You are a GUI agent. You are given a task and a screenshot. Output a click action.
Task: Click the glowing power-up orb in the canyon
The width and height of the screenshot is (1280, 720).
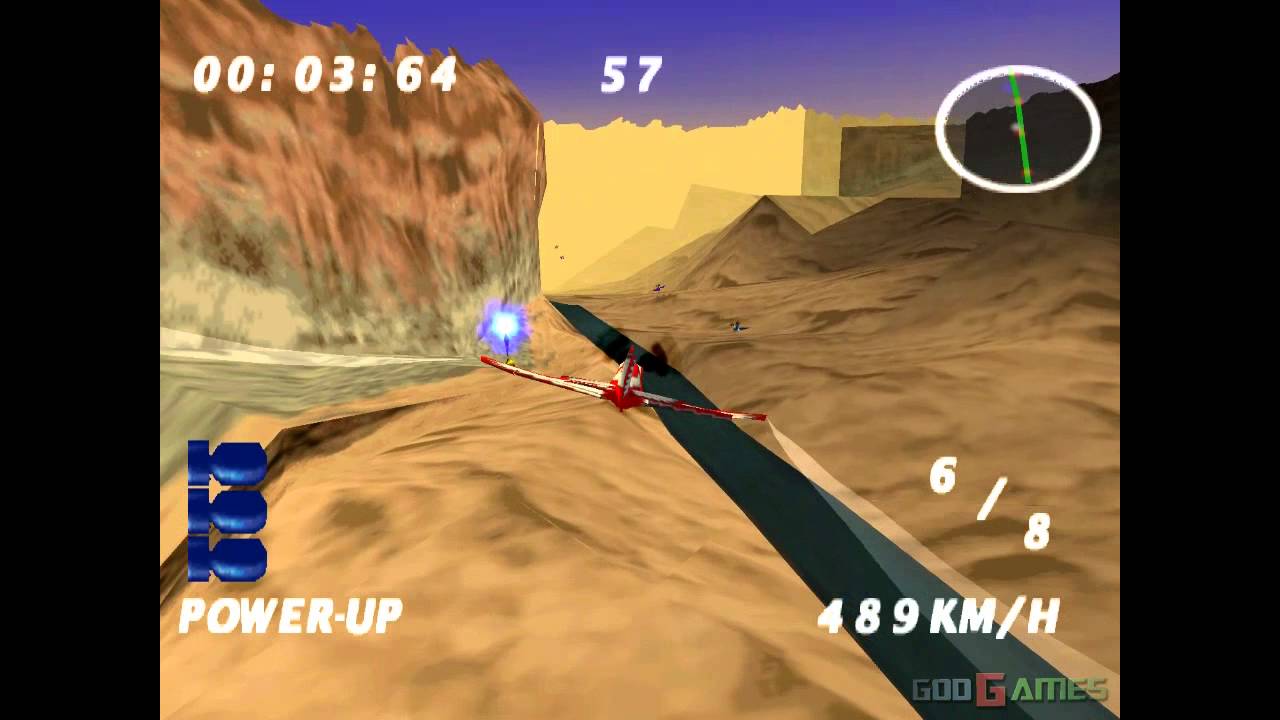tap(508, 325)
